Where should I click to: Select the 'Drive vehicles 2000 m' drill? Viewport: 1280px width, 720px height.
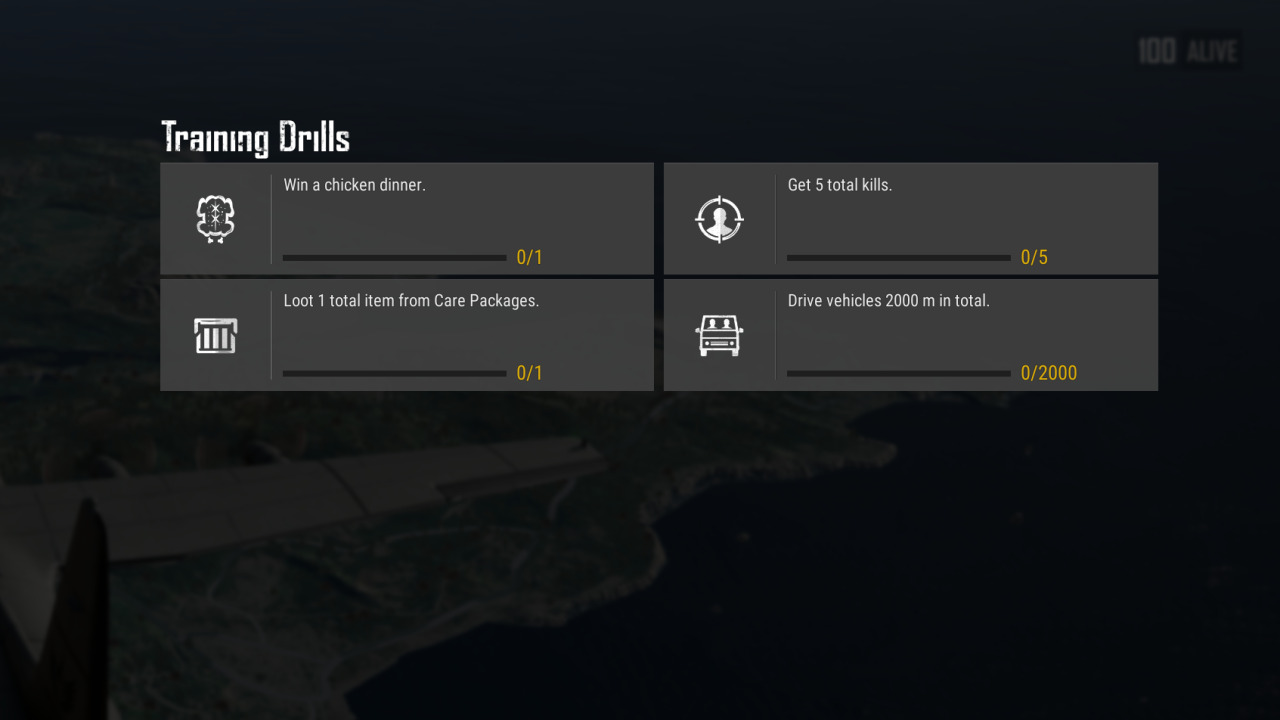(x=910, y=335)
